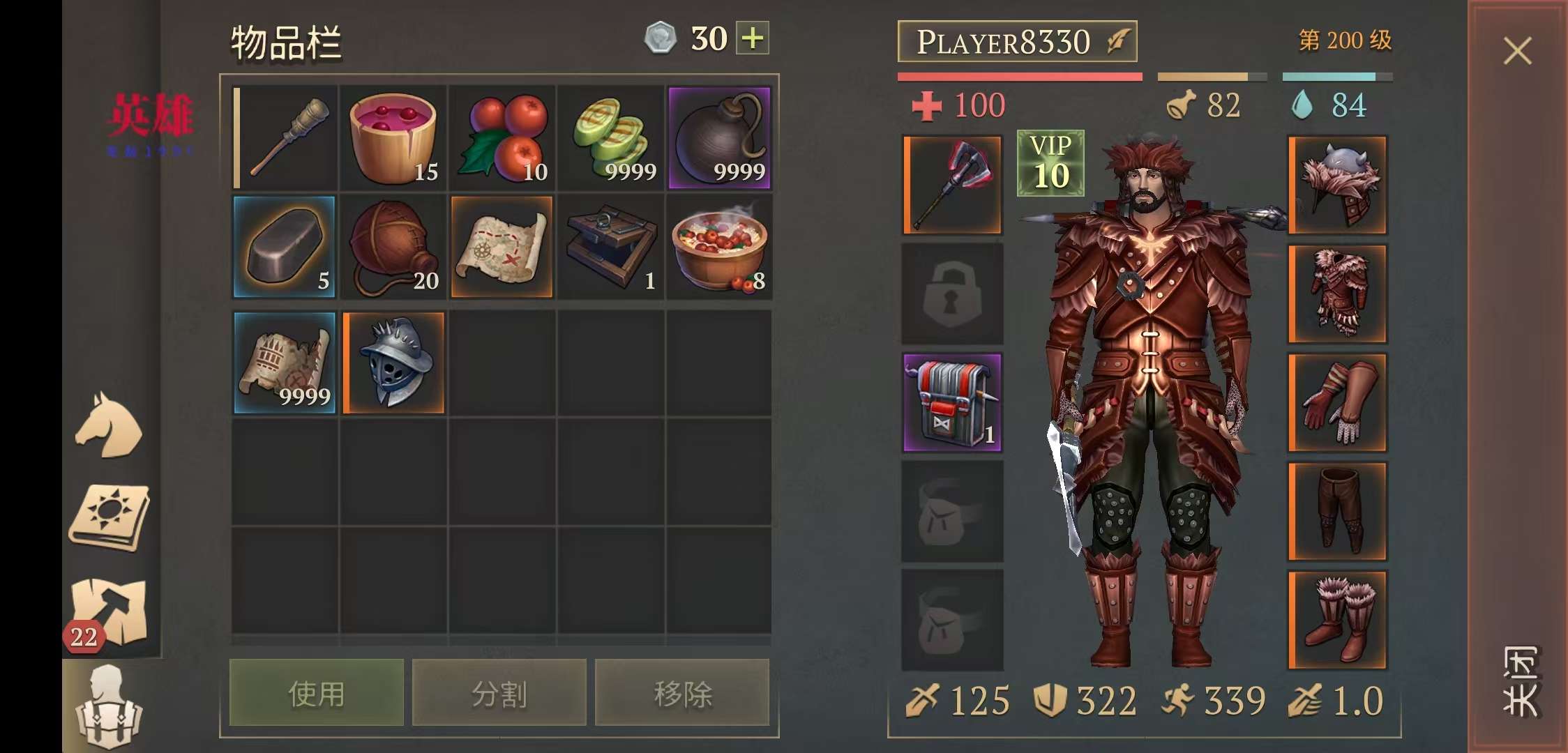
Task: Select the stew bowl food slot
Action: click(719, 247)
